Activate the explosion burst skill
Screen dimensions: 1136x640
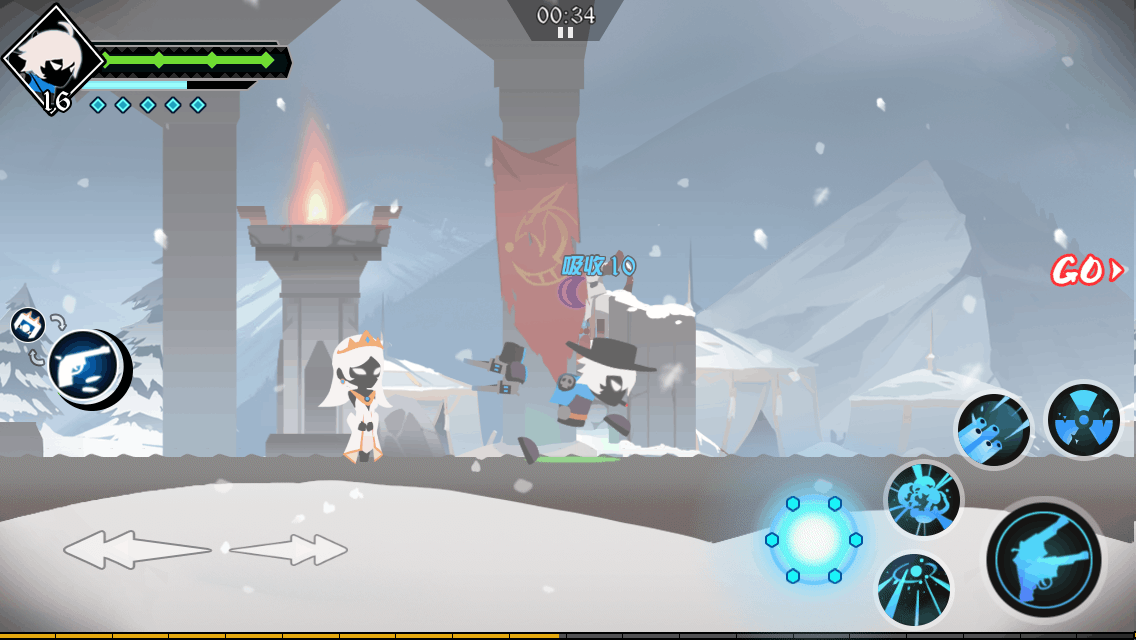pos(922,499)
